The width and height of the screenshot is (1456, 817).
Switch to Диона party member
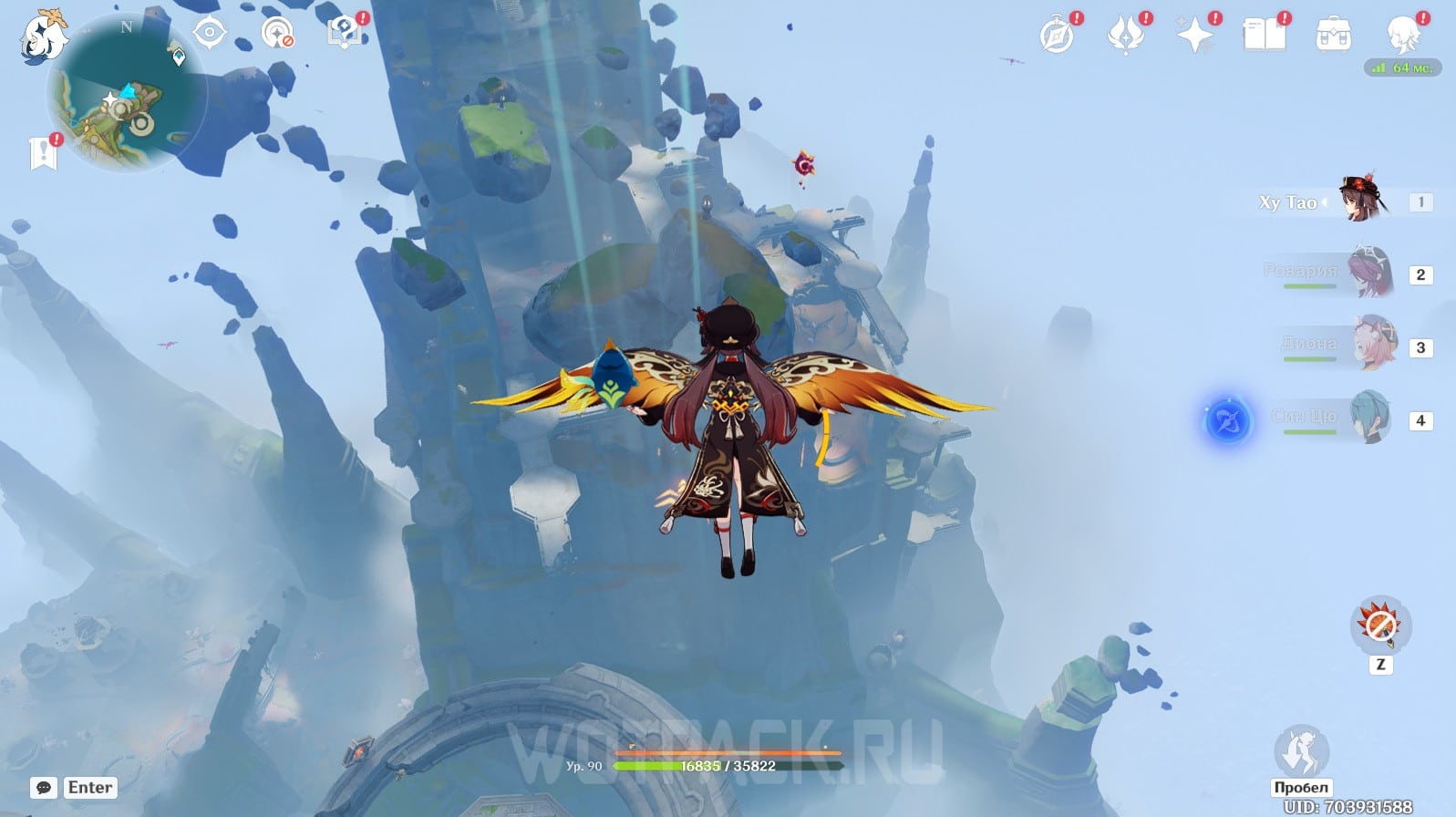tap(1373, 346)
